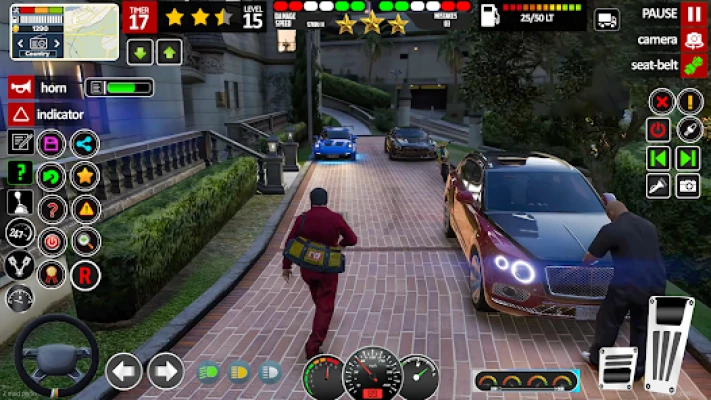Click the red X icon

tap(659, 101)
